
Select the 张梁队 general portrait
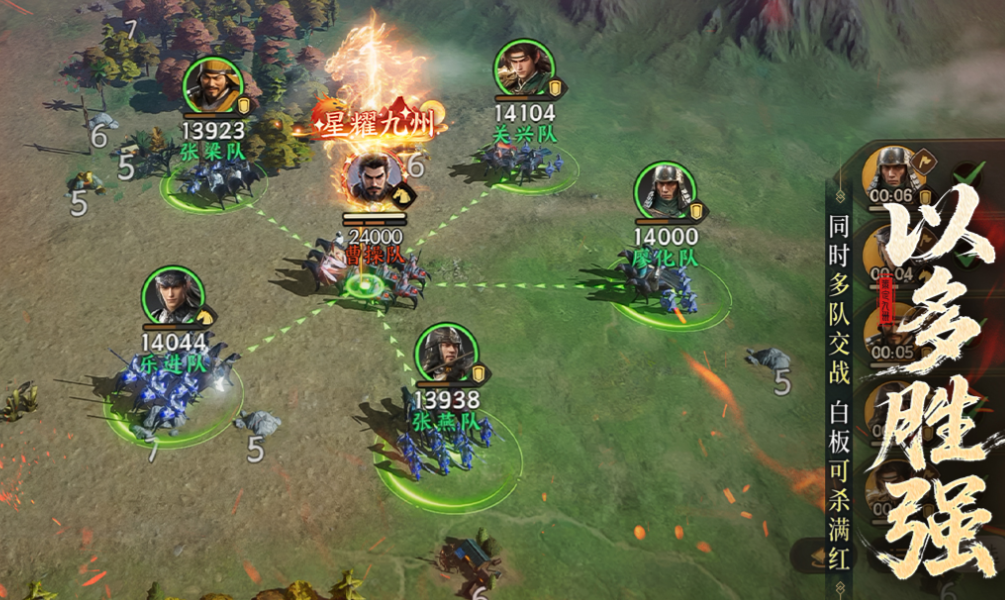(x=214, y=87)
